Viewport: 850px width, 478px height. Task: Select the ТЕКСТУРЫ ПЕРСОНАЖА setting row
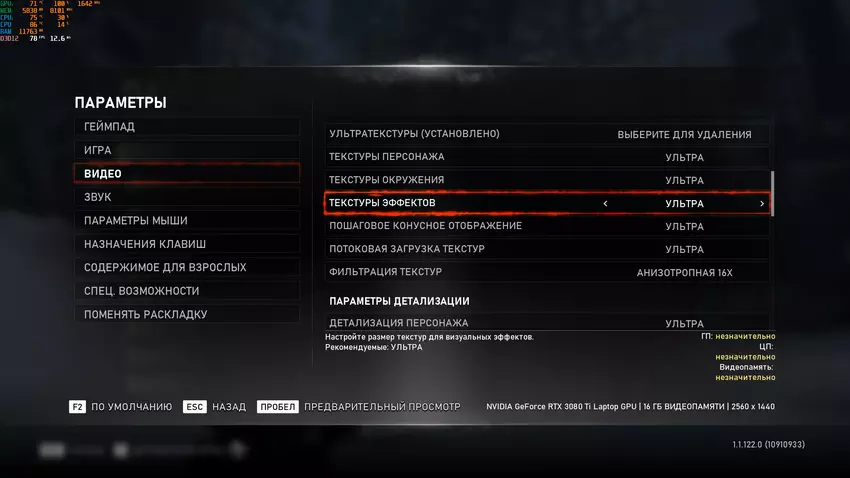[548, 157]
